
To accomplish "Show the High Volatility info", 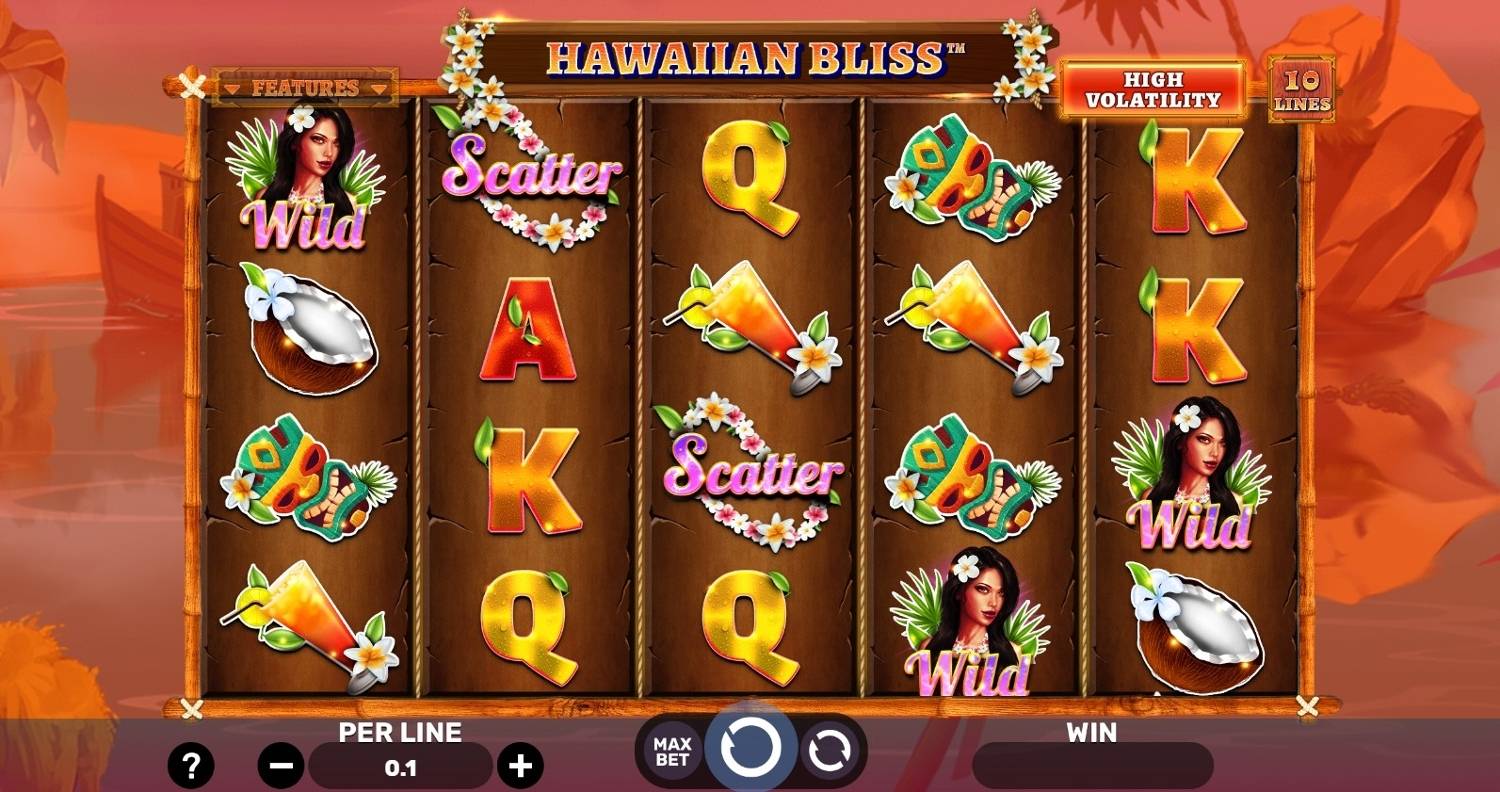I will click(1152, 90).
